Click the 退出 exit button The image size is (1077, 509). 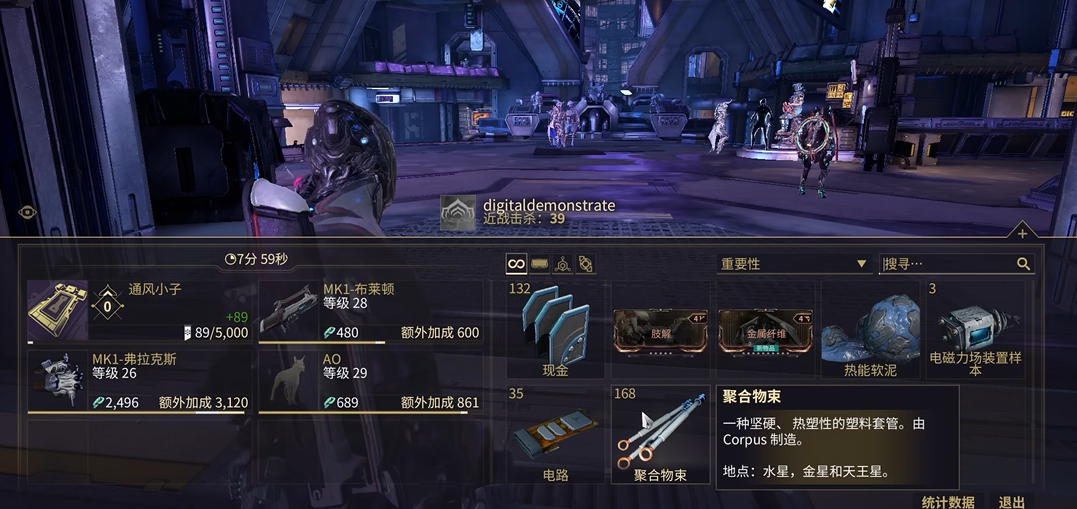pos(1011,501)
